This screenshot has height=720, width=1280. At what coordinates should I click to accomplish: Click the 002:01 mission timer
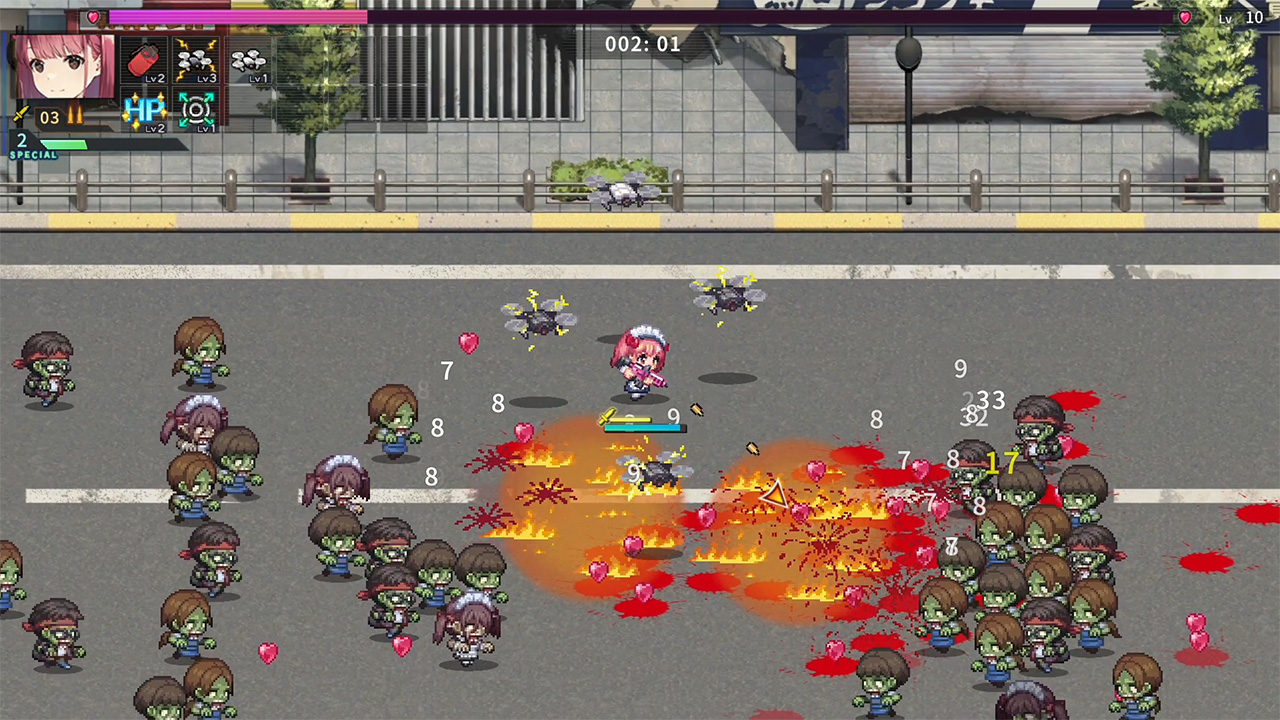point(640,43)
